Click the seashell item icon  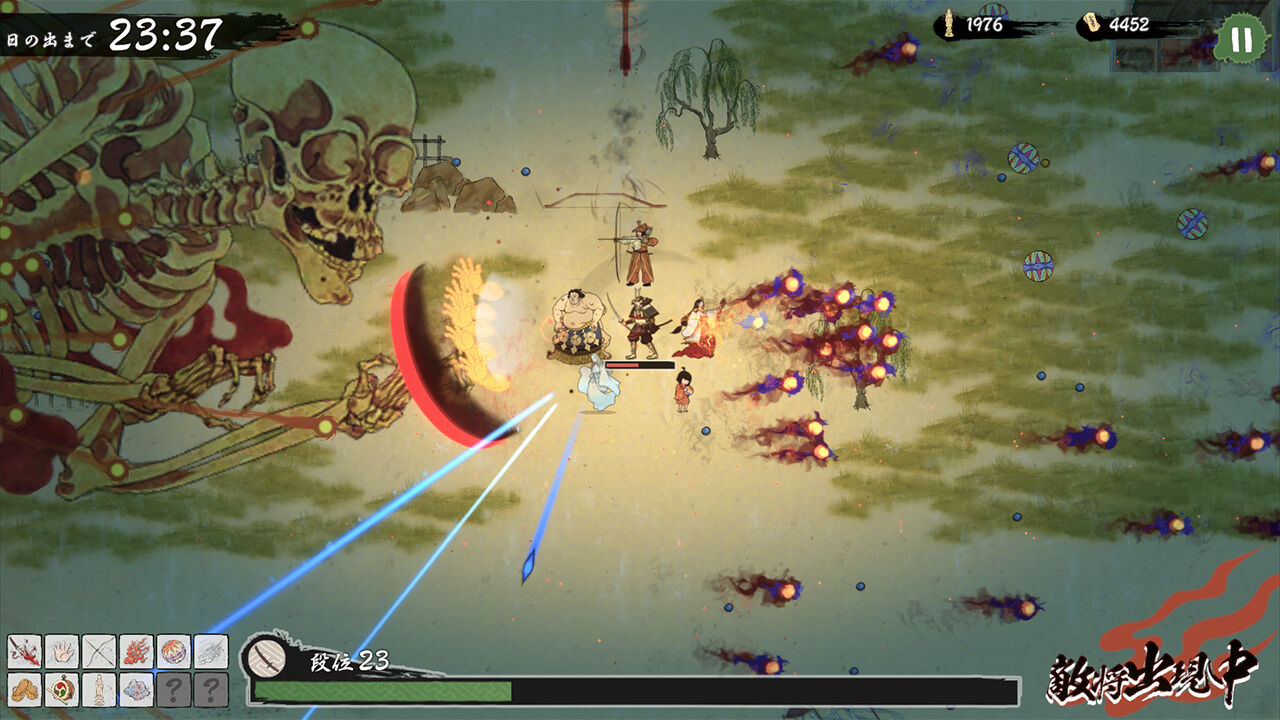(x=137, y=690)
